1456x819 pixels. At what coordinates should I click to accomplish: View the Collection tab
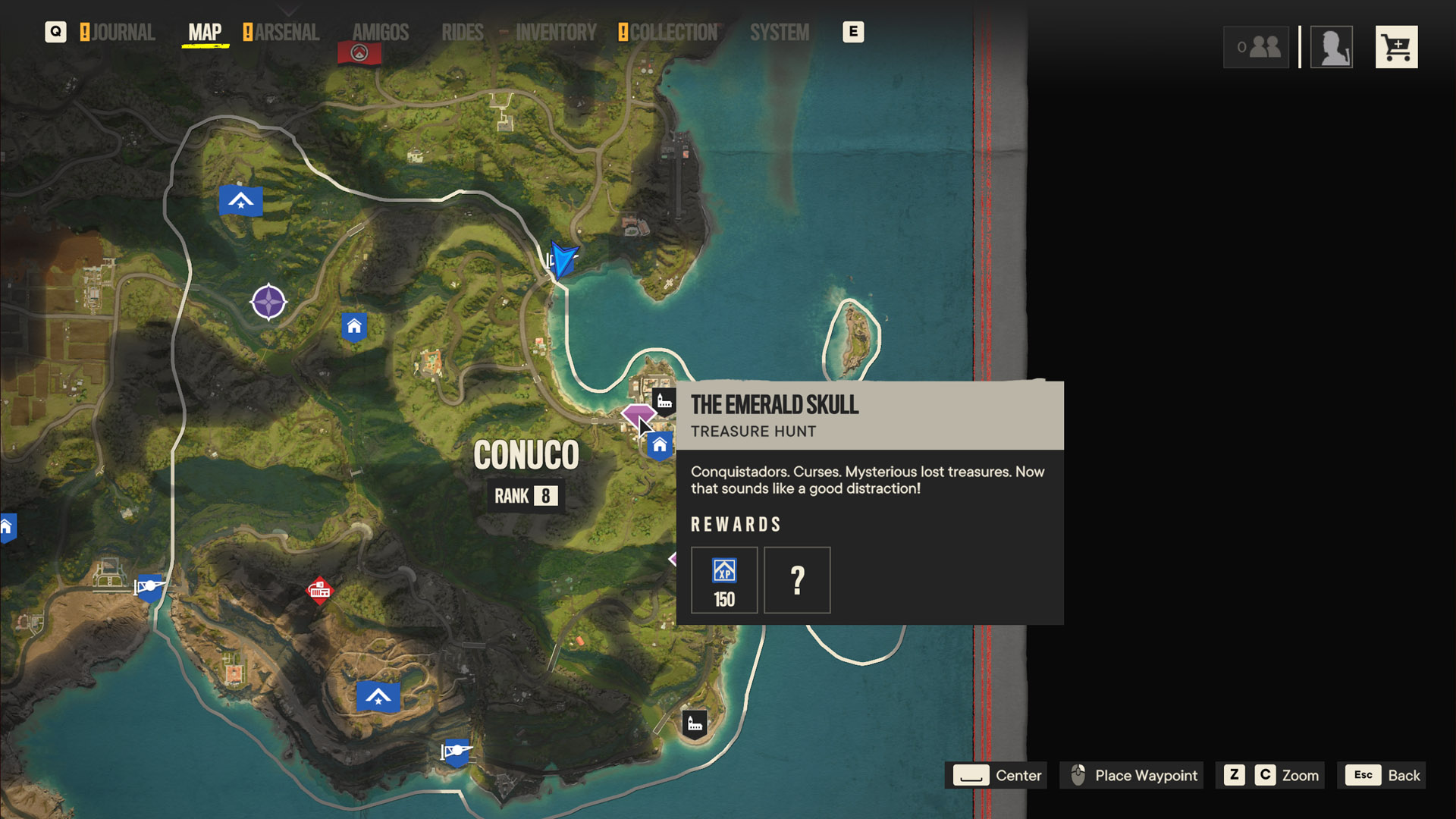(x=673, y=33)
